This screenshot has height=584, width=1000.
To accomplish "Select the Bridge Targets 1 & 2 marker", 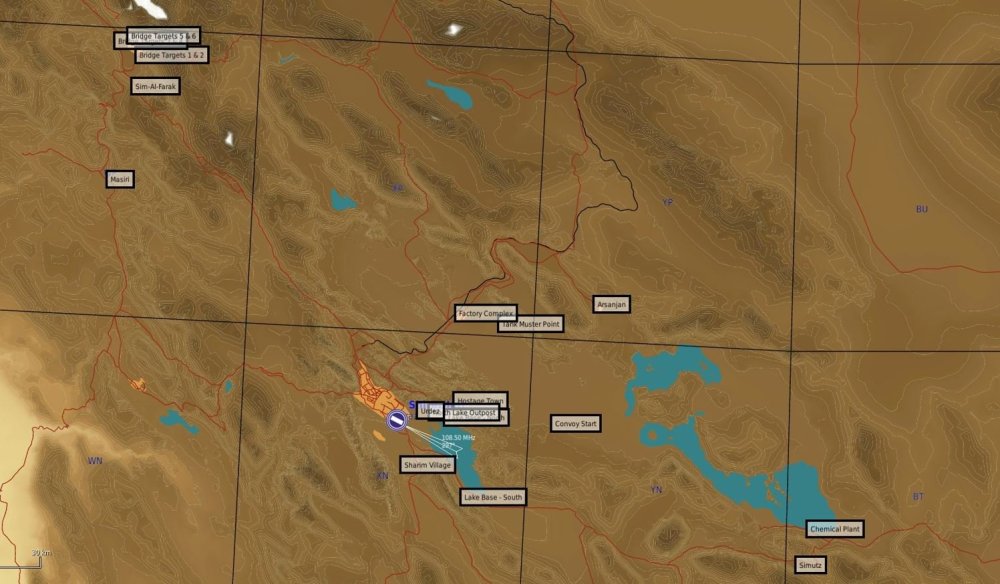I will (x=171, y=55).
